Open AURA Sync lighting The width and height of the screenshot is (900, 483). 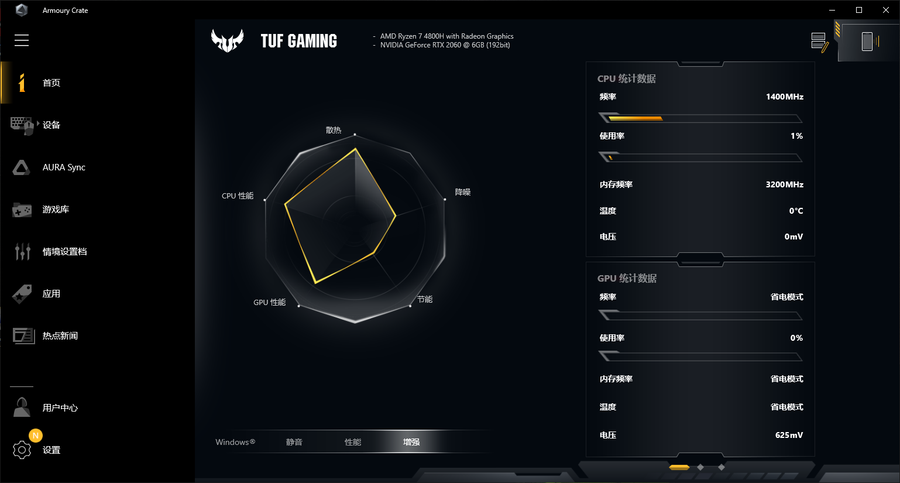[63, 167]
